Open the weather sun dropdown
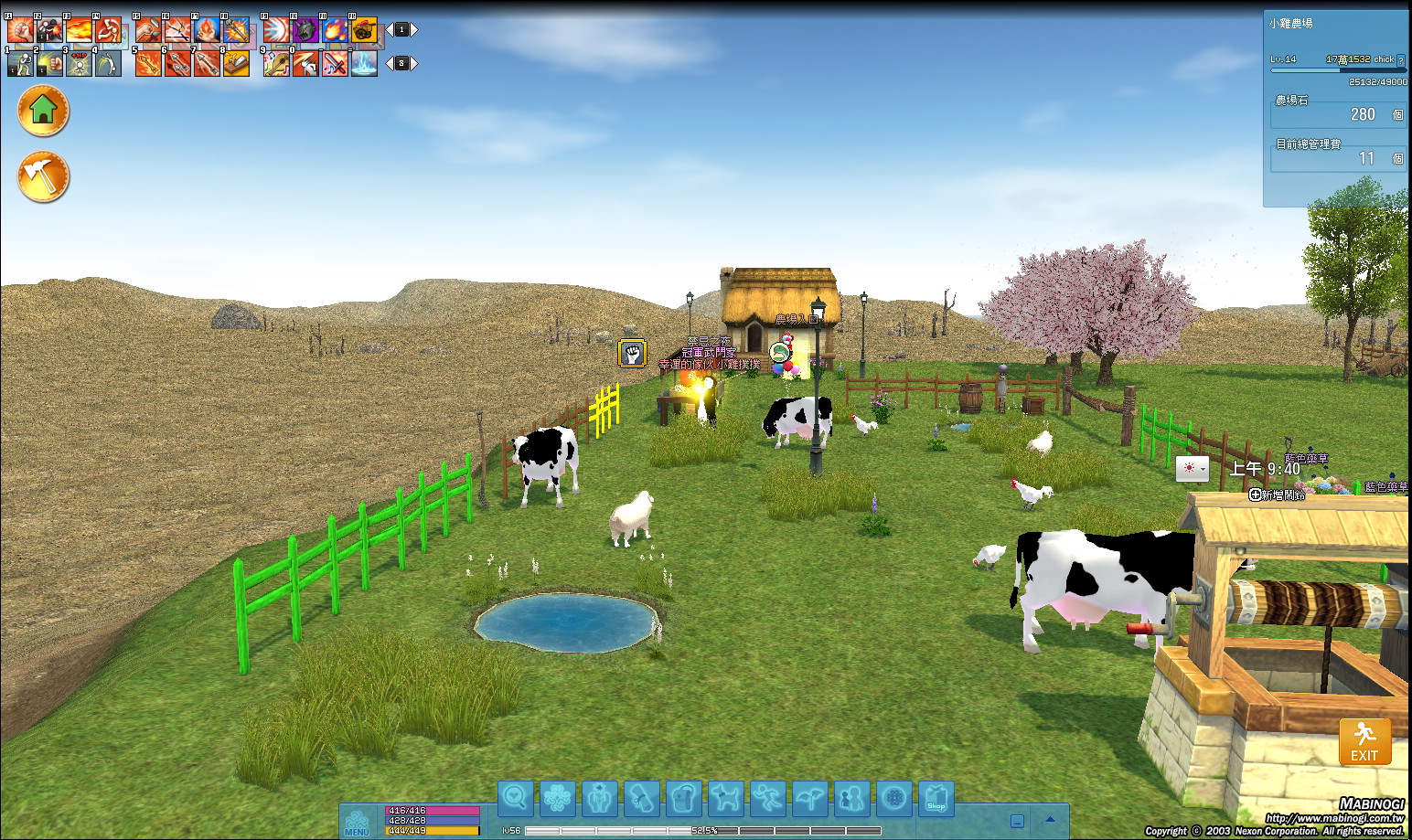 1192,468
